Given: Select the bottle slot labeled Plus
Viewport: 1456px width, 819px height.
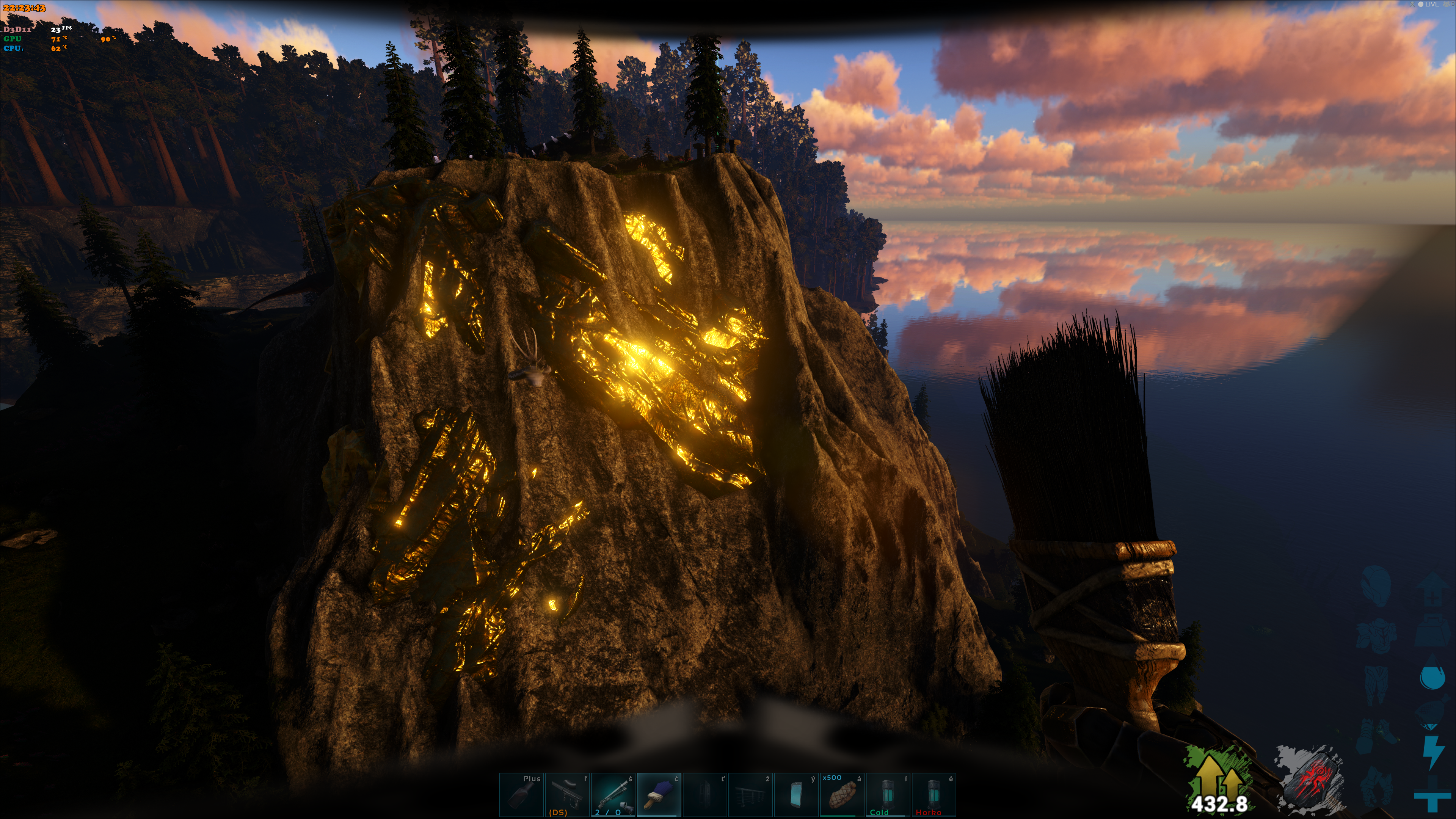Looking at the screenshot, I should (522, 794).
